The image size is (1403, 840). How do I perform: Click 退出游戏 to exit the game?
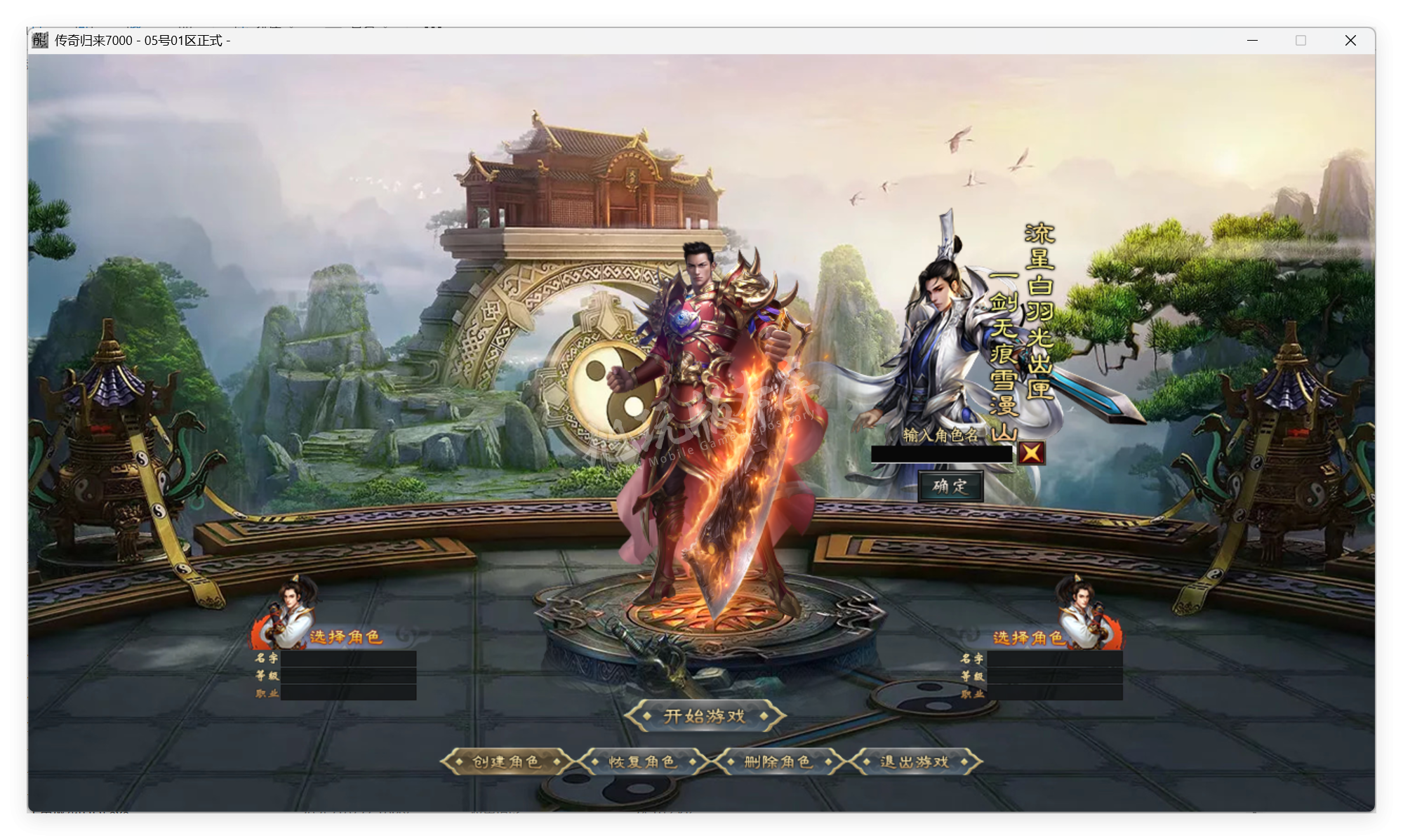tap(913, 761)
